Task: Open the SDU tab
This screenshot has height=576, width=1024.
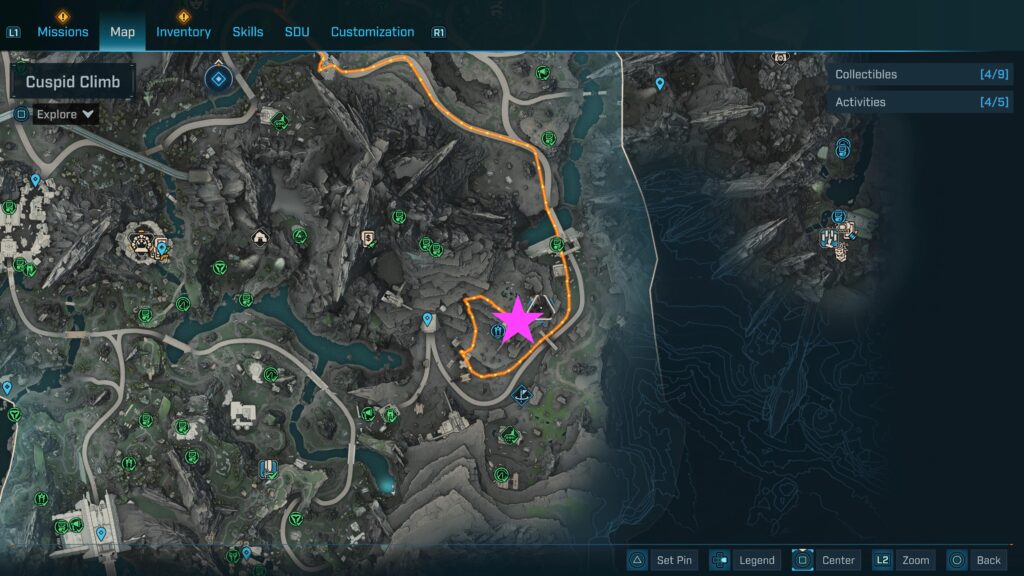Action: click(297, 32)
